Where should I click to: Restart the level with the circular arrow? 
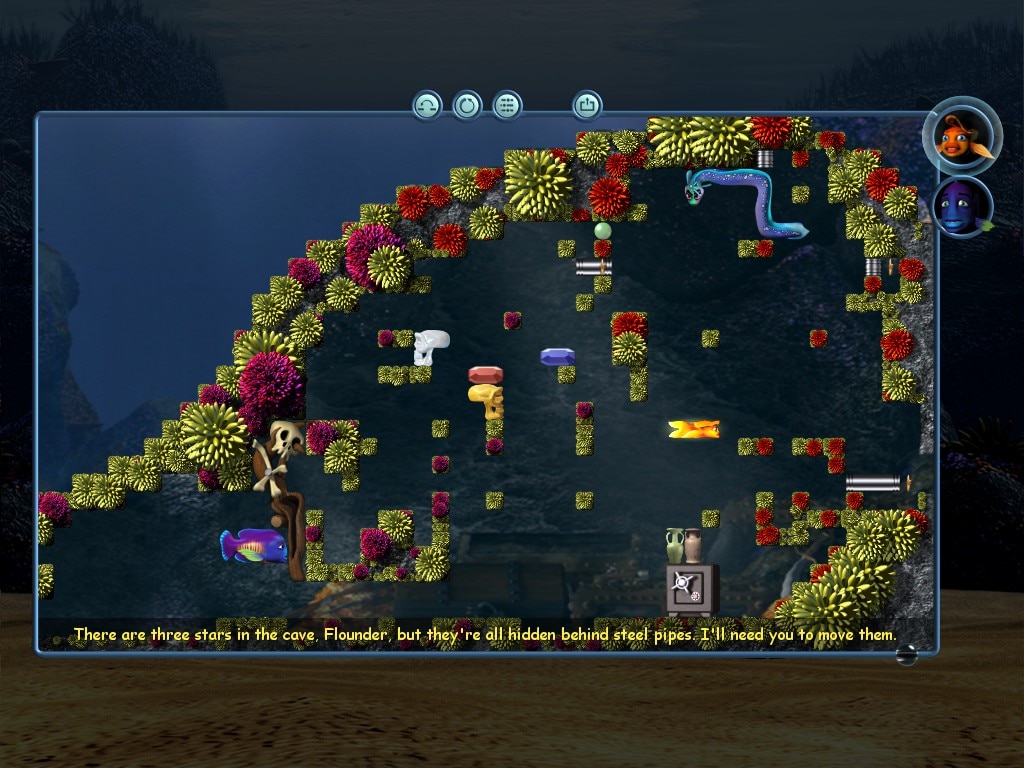click(x=467, y=105)
